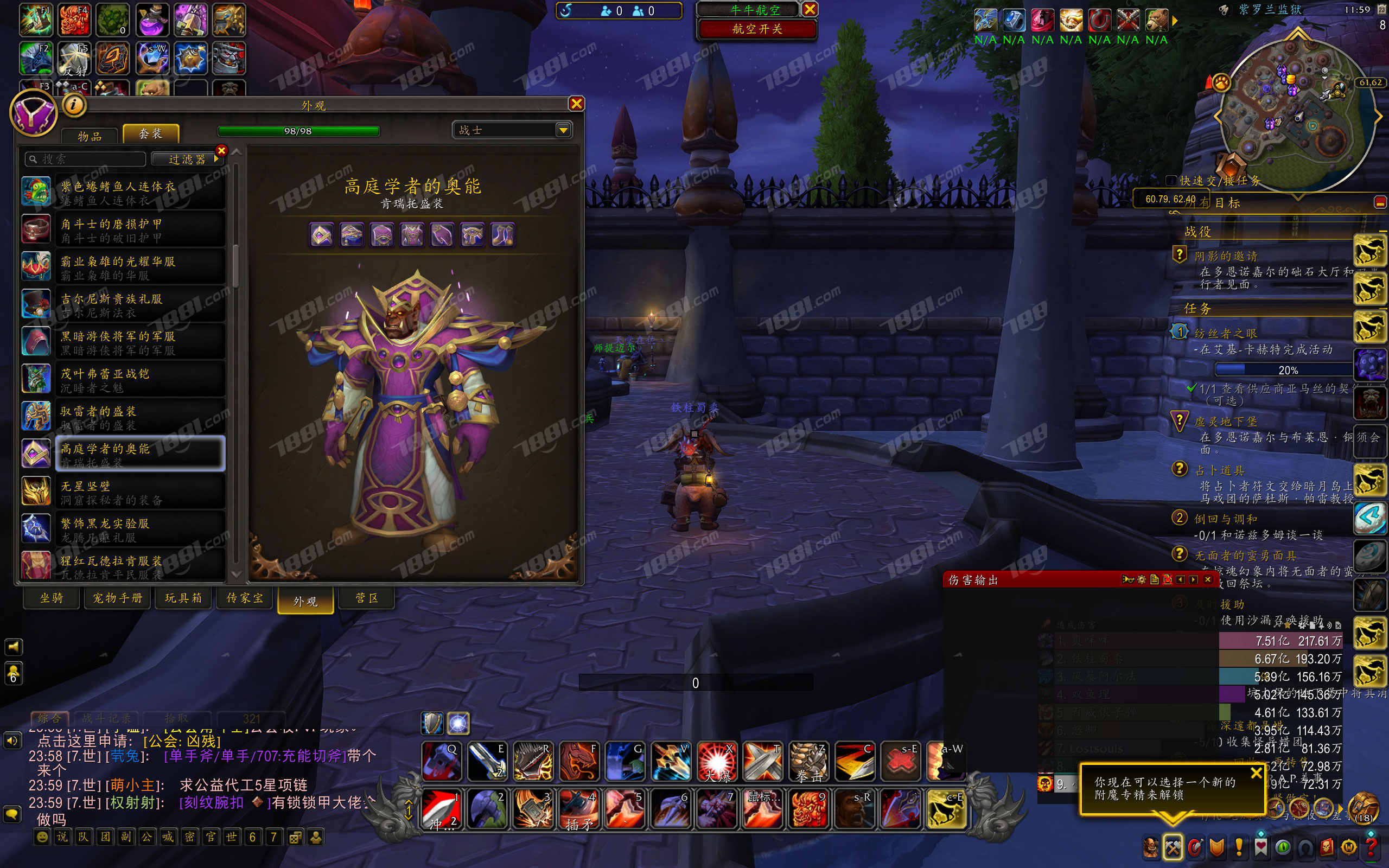Show the 传家宝 heirlooms tab
Screen dimensions: 1389x868
(245, 598)
